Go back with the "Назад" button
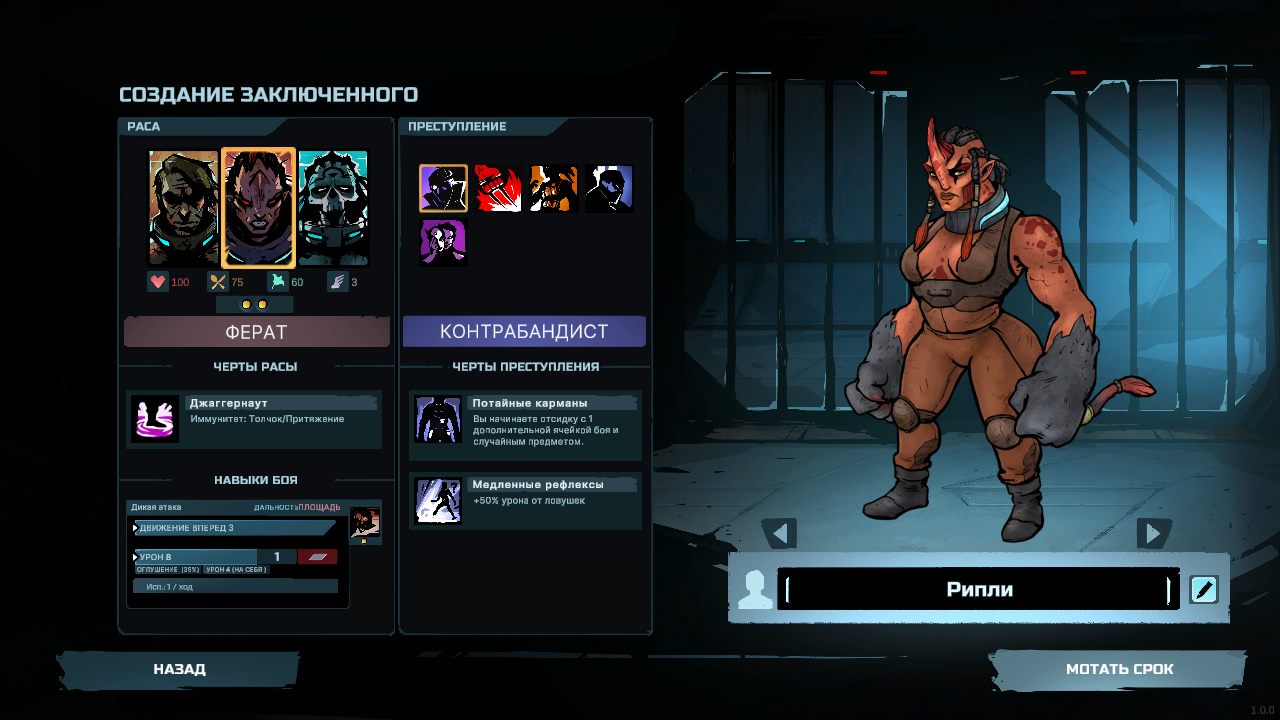1280x720 pixels. 179,669
